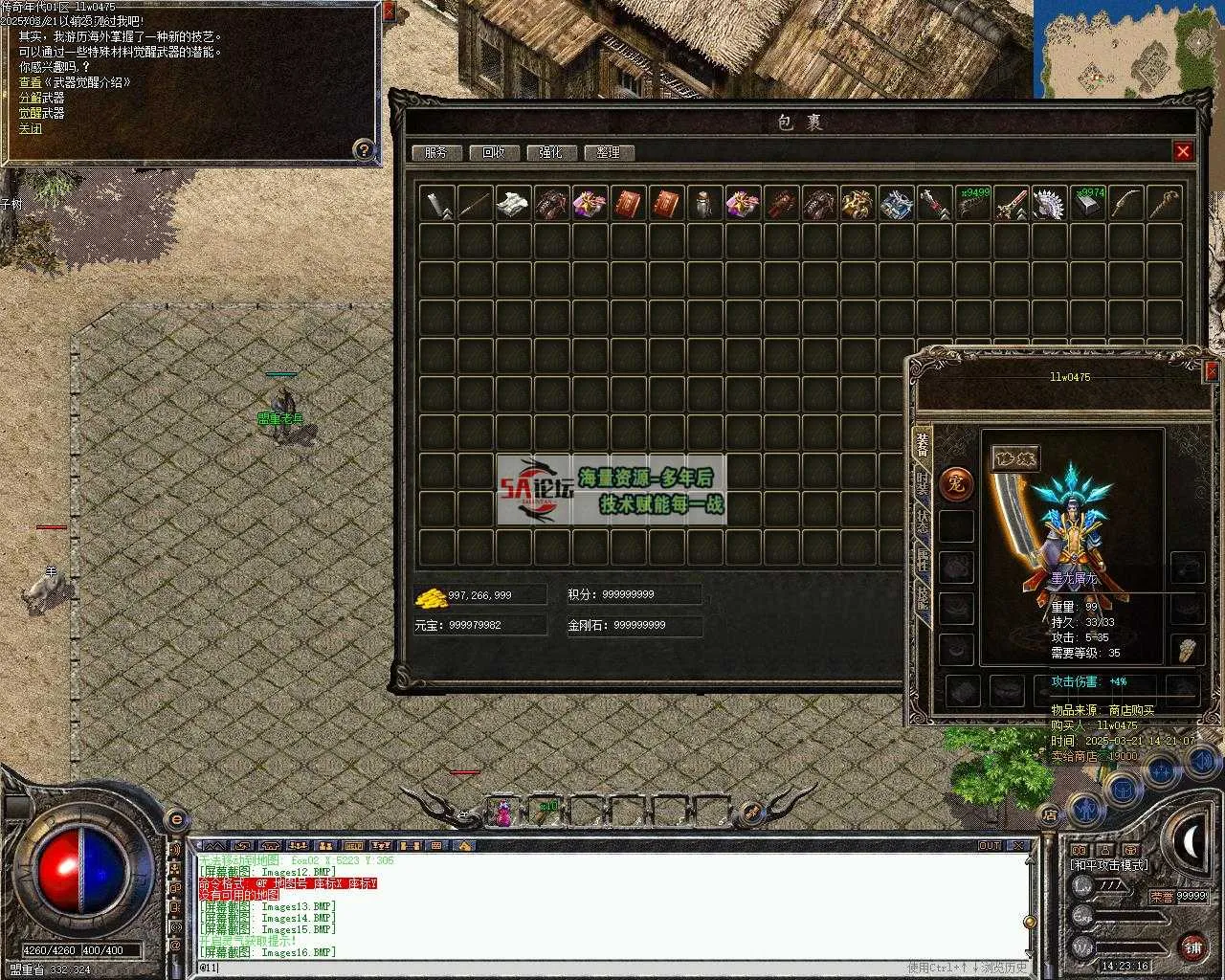
Task: Close the character equipment panel
Action: (x=1213, y=371)
